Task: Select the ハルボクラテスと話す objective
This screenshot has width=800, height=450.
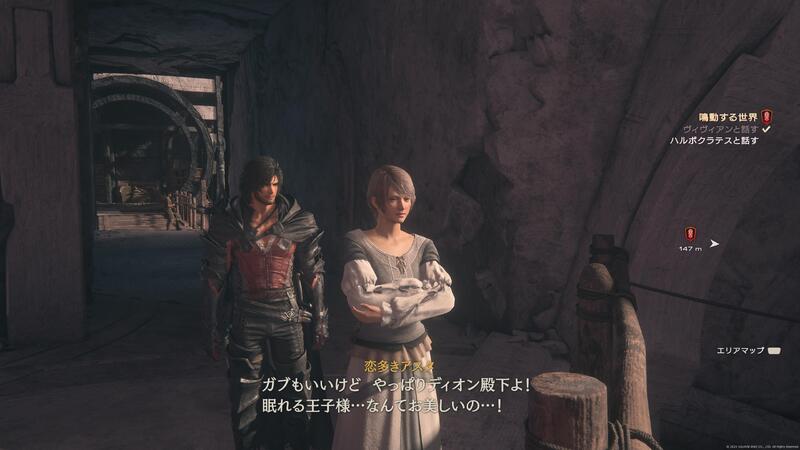Action: [x=714, y=141]
